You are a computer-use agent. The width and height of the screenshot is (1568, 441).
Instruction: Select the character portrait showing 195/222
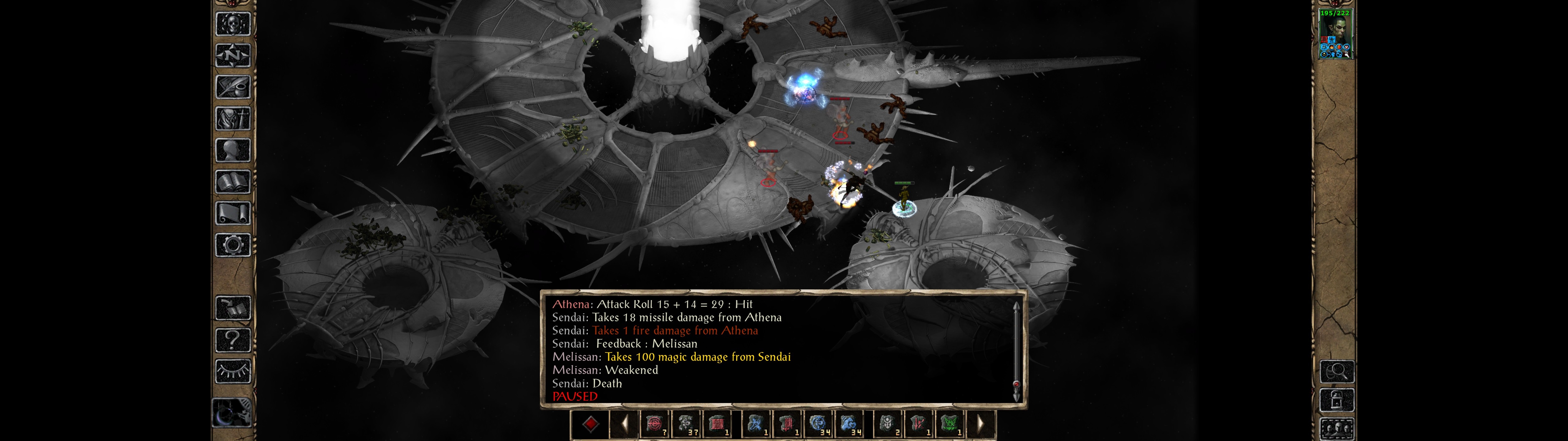point(1335,34)
